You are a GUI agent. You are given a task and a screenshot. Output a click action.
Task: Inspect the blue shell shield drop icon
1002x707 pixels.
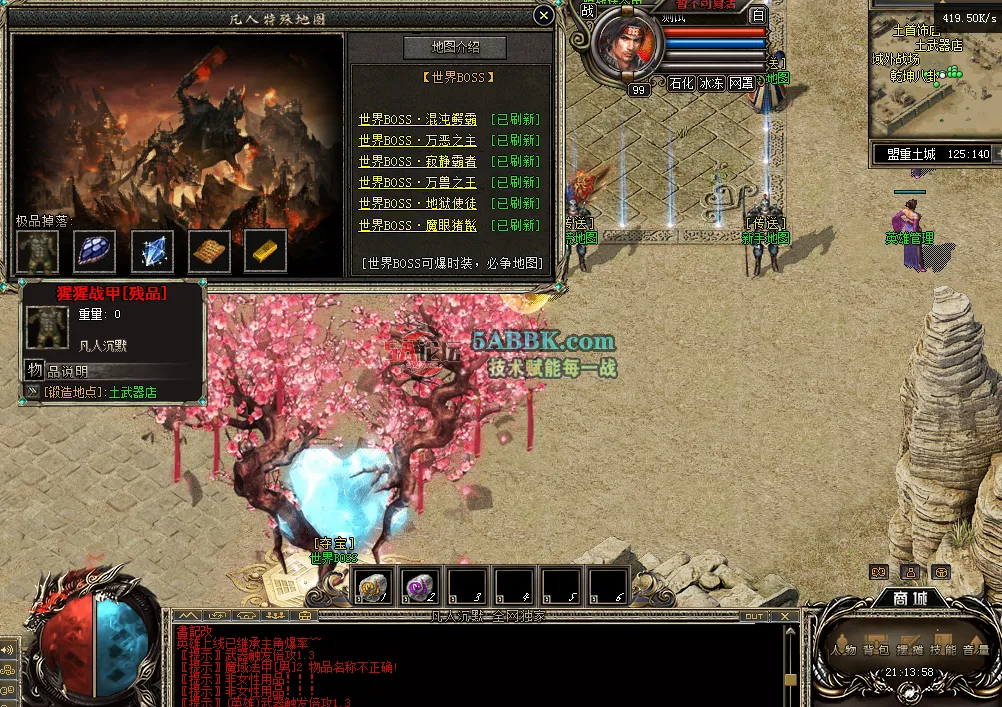pos(95,251)
